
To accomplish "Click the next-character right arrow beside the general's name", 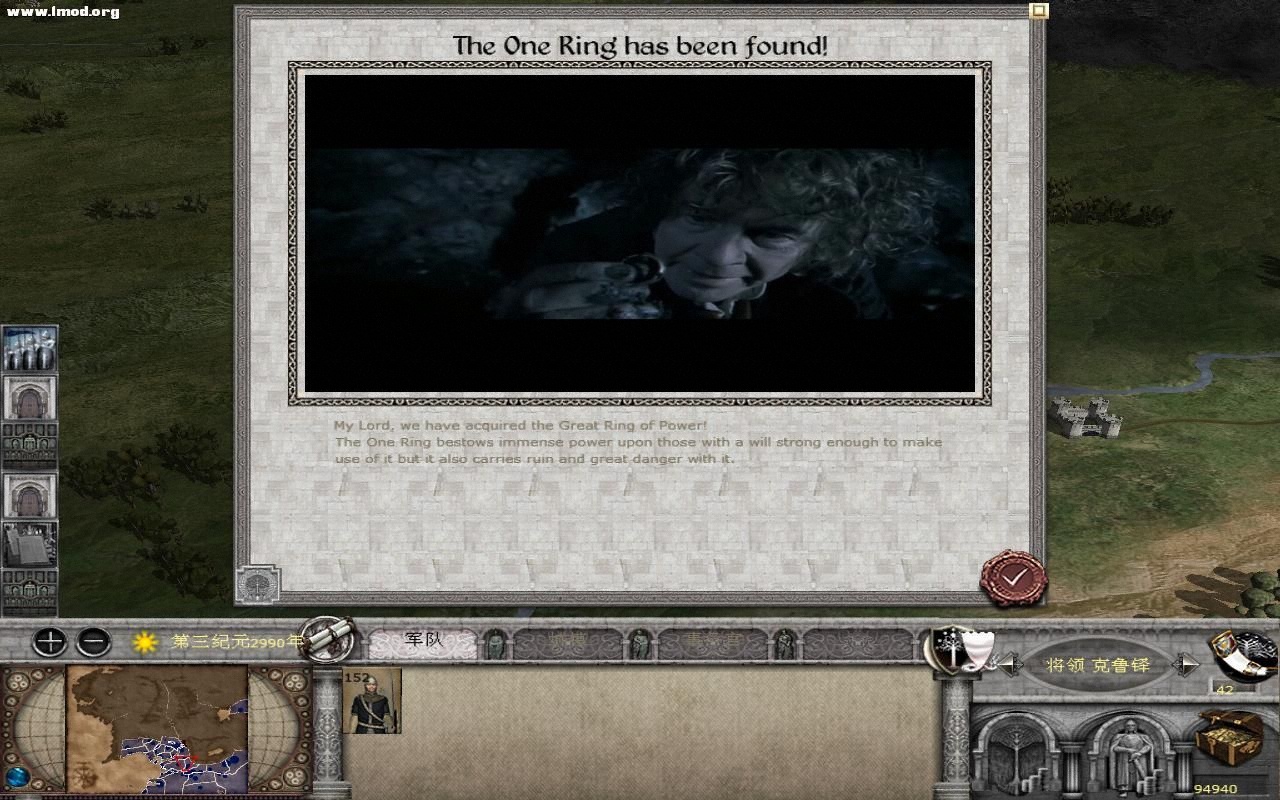I will pyautogui.click(x=1187, y=663).
